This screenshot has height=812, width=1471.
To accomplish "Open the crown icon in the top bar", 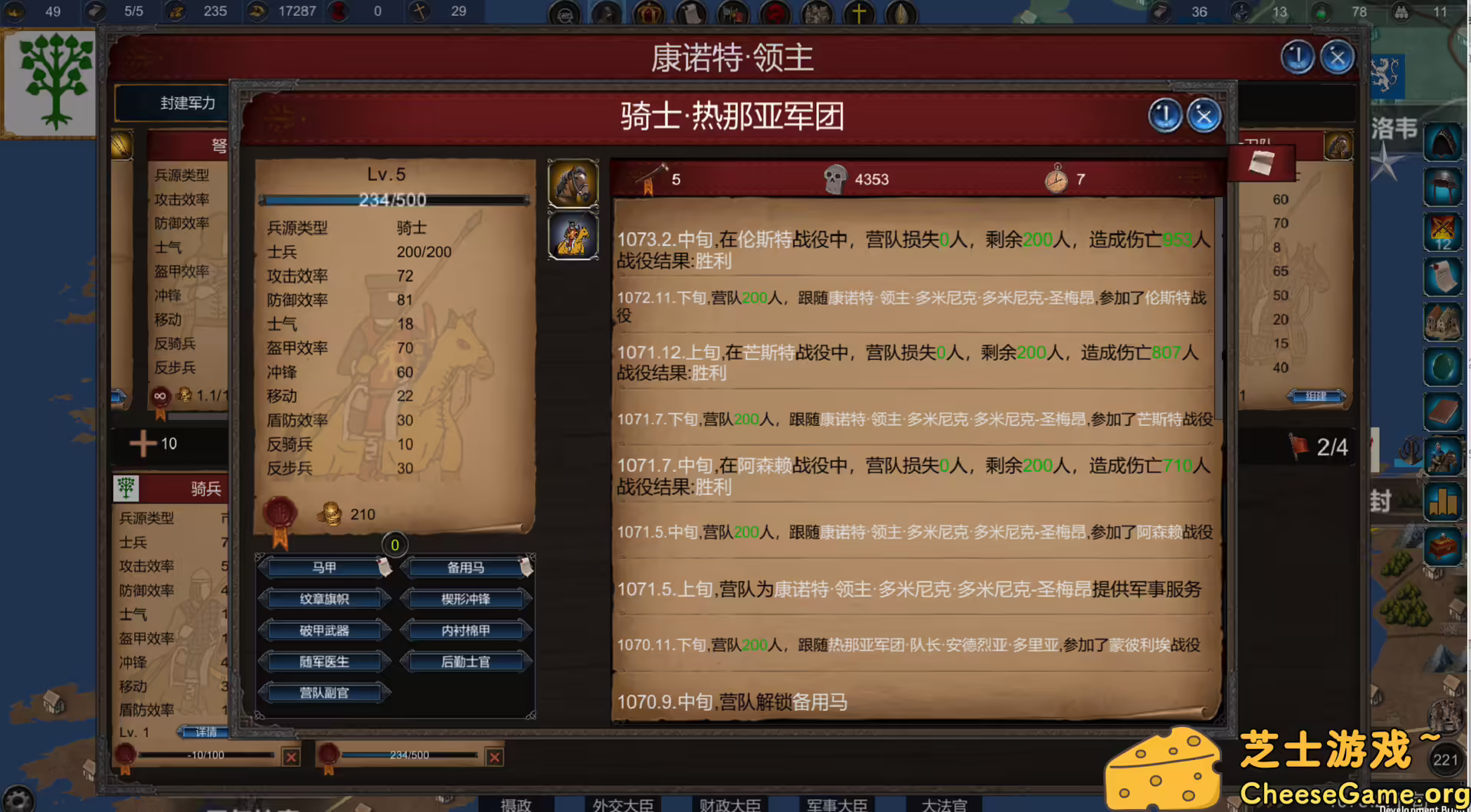I will coord(650,11).
